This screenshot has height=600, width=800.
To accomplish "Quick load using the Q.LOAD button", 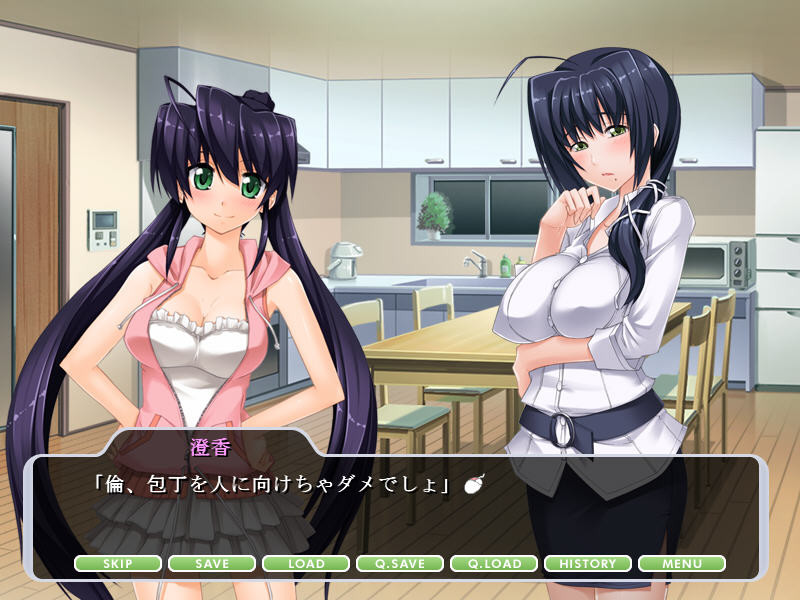I will tap(494, 564).
